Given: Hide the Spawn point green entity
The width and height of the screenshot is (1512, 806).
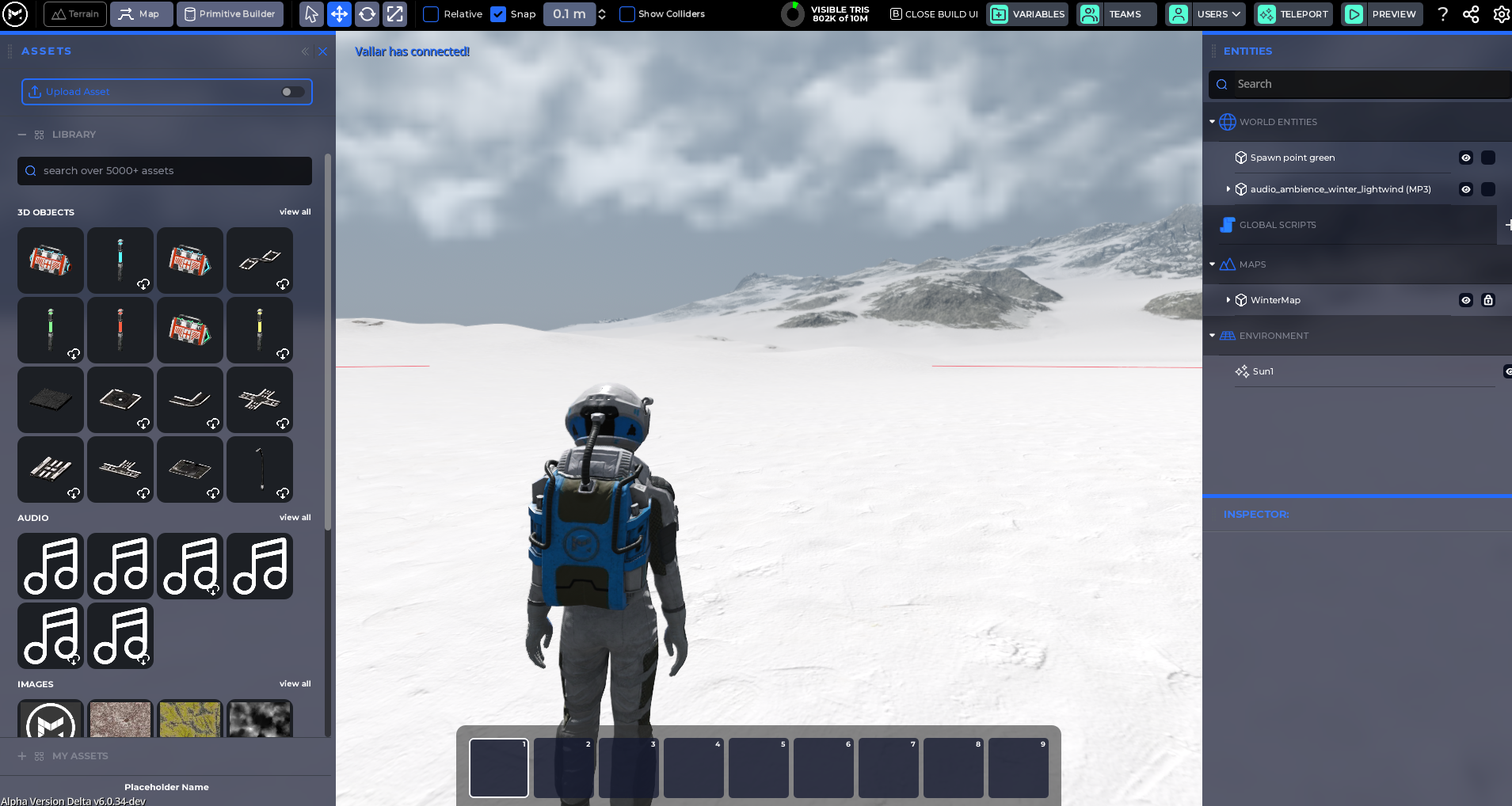Looking at the screenshot, I should click(1464, 158).
